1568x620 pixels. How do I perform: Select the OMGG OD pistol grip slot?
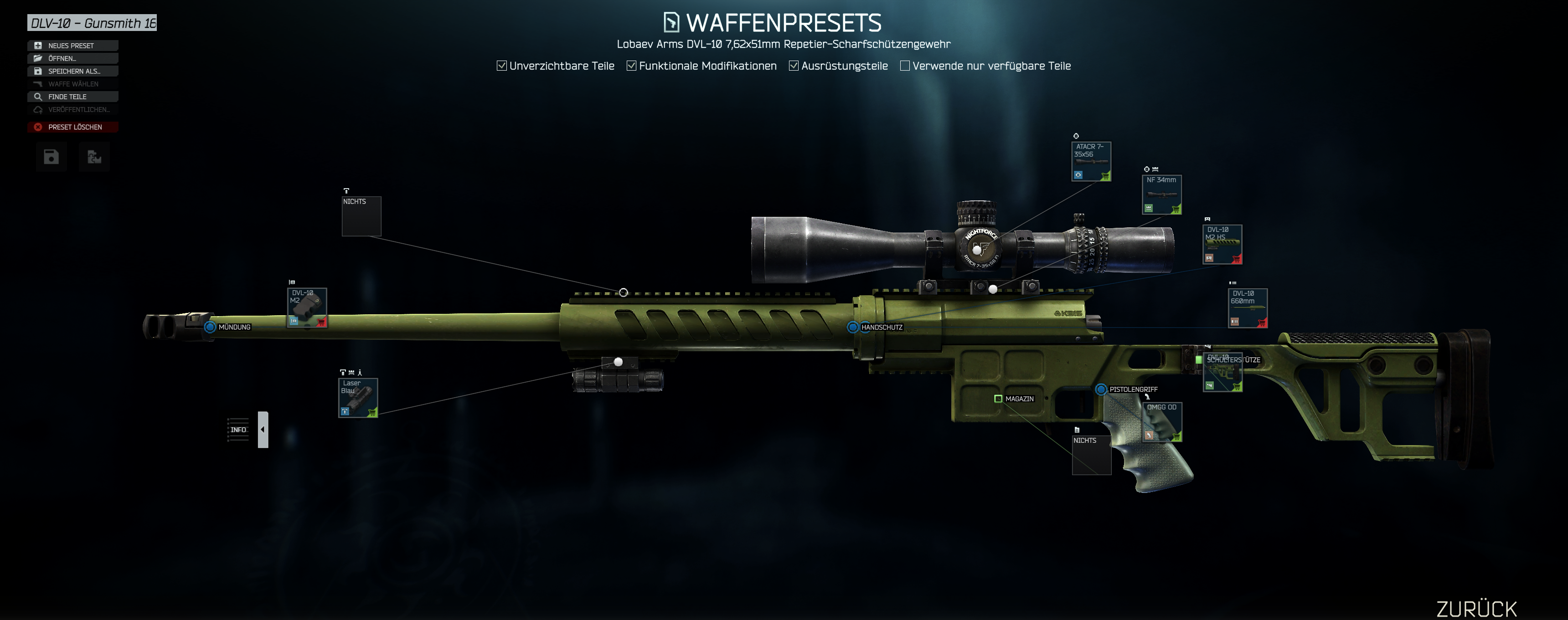click(x=1162, y=422)
